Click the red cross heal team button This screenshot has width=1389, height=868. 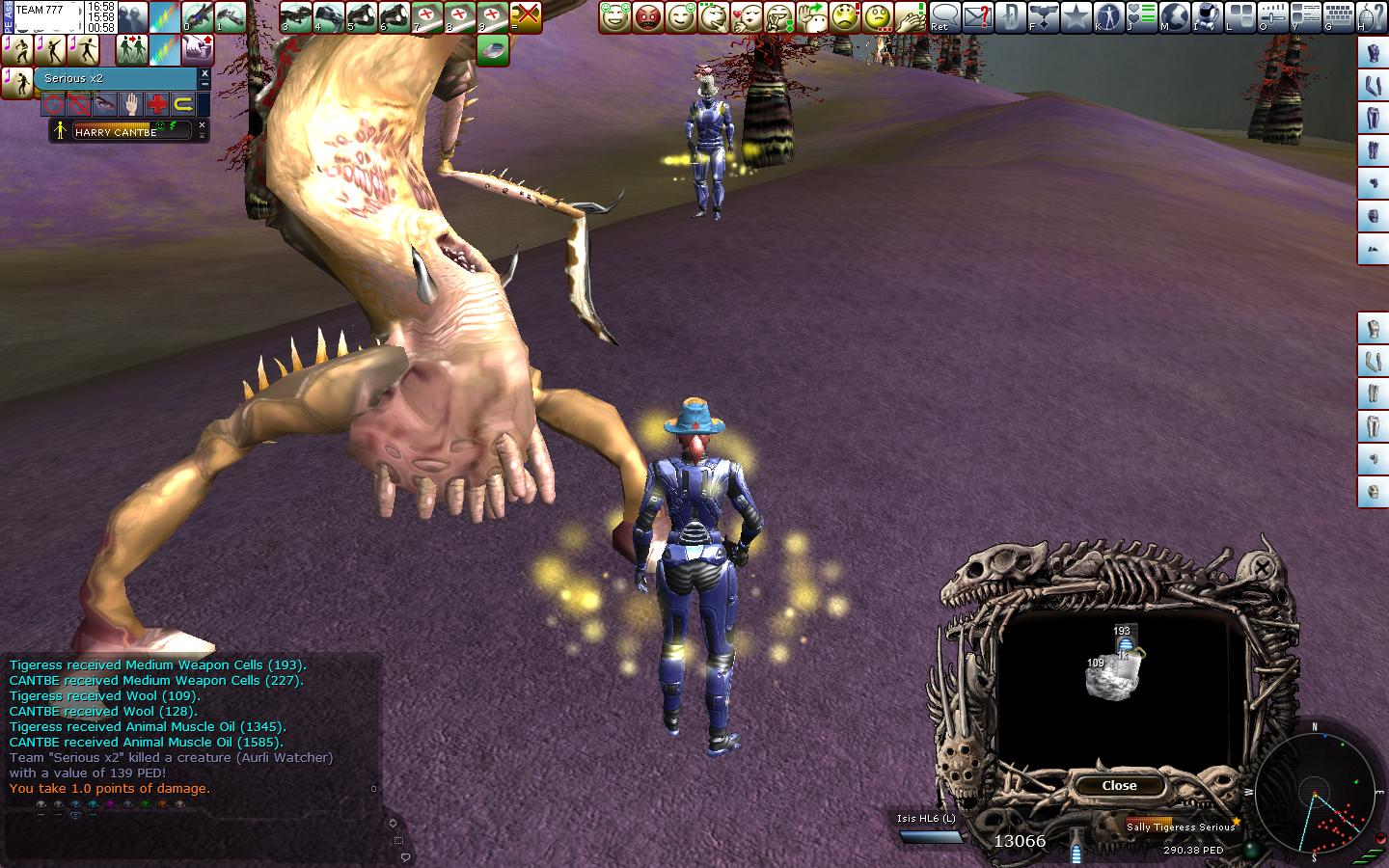pos(156,103)
